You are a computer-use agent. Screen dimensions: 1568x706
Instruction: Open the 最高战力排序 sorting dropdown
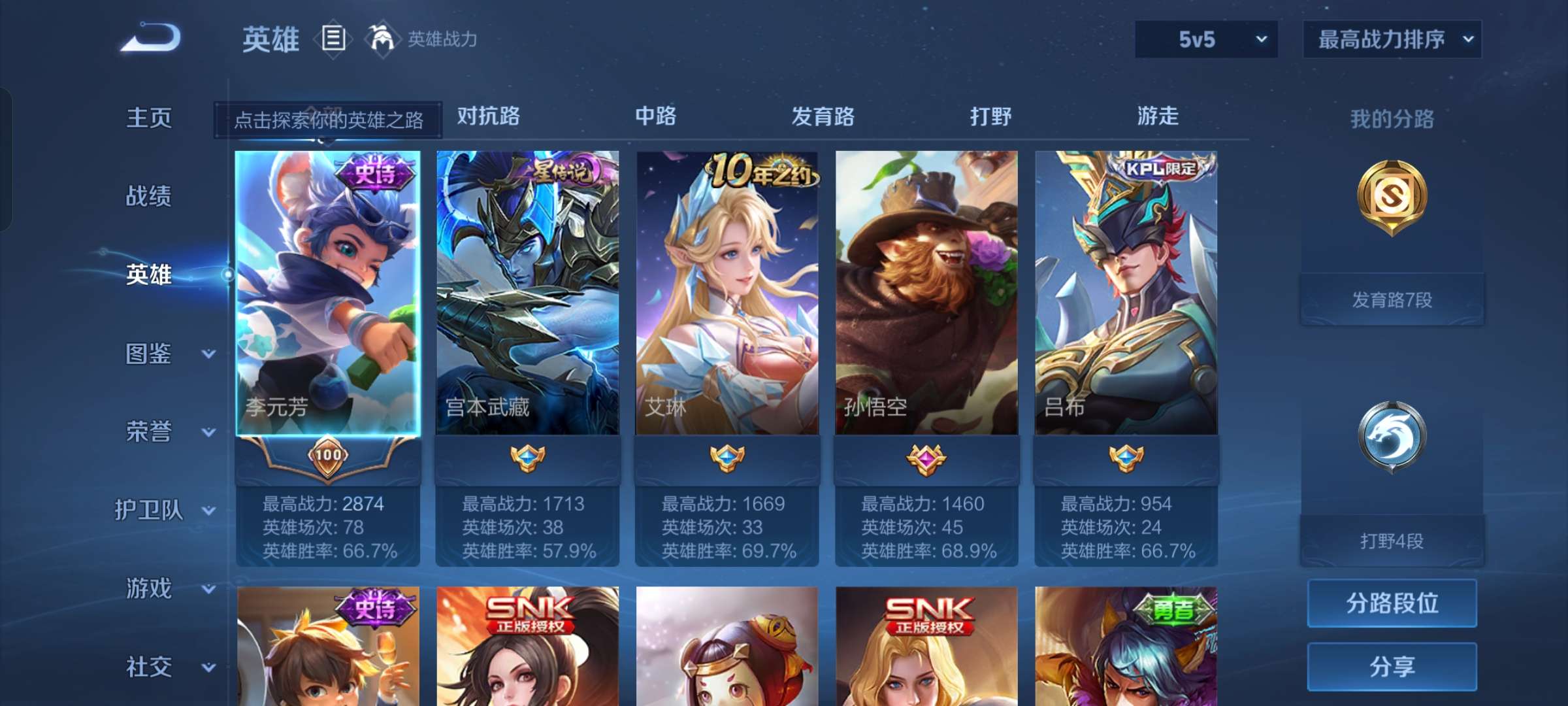[x=1392, y=39]
